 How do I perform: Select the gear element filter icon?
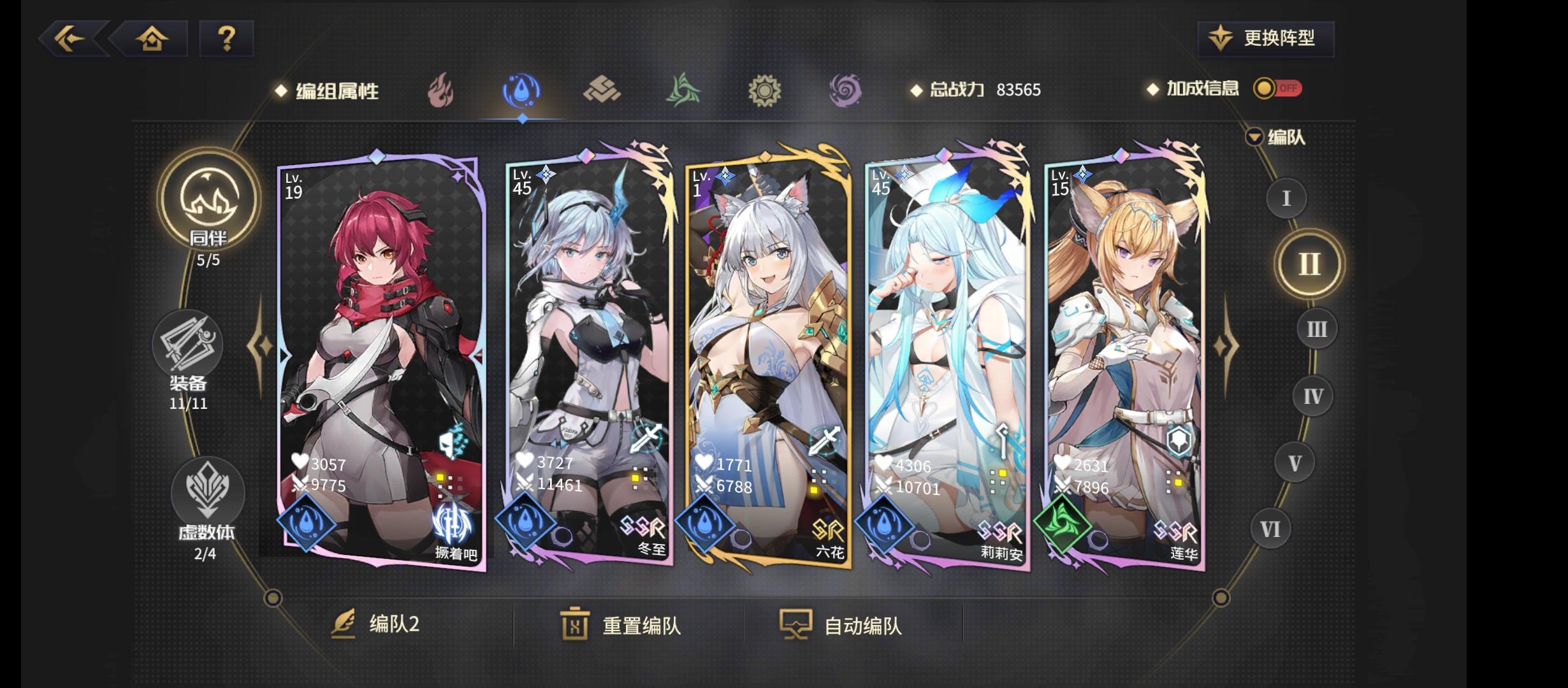coord(764,90)
